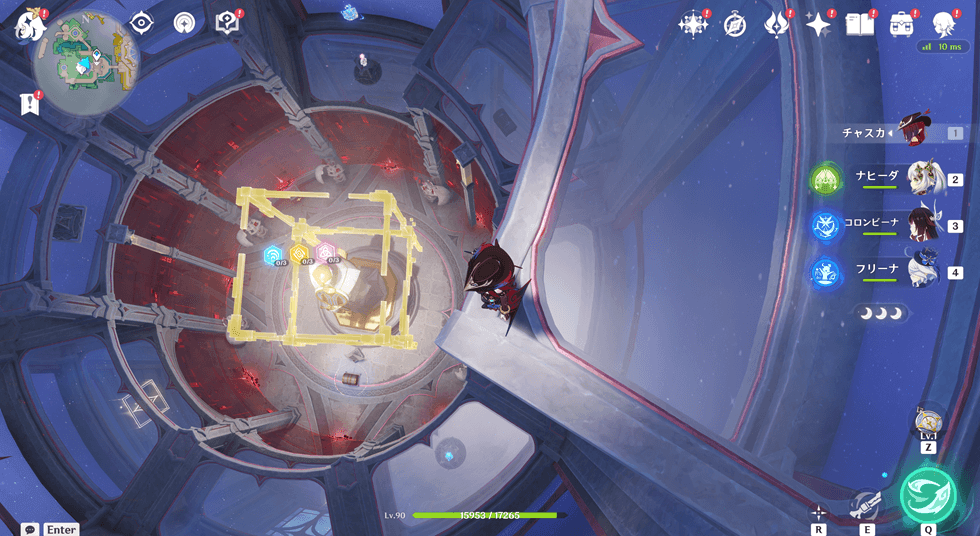Open the four-pointed star events icon
The height and width of the screenshot is (536, 980).
tap(692, 24)
